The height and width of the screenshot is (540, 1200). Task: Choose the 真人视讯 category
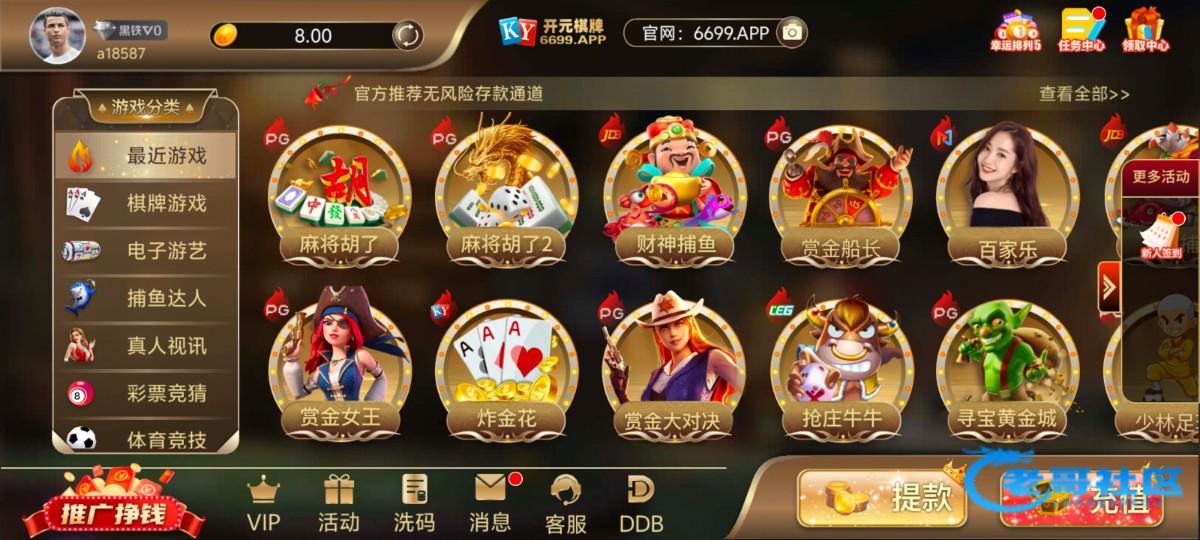click(145, 345)
